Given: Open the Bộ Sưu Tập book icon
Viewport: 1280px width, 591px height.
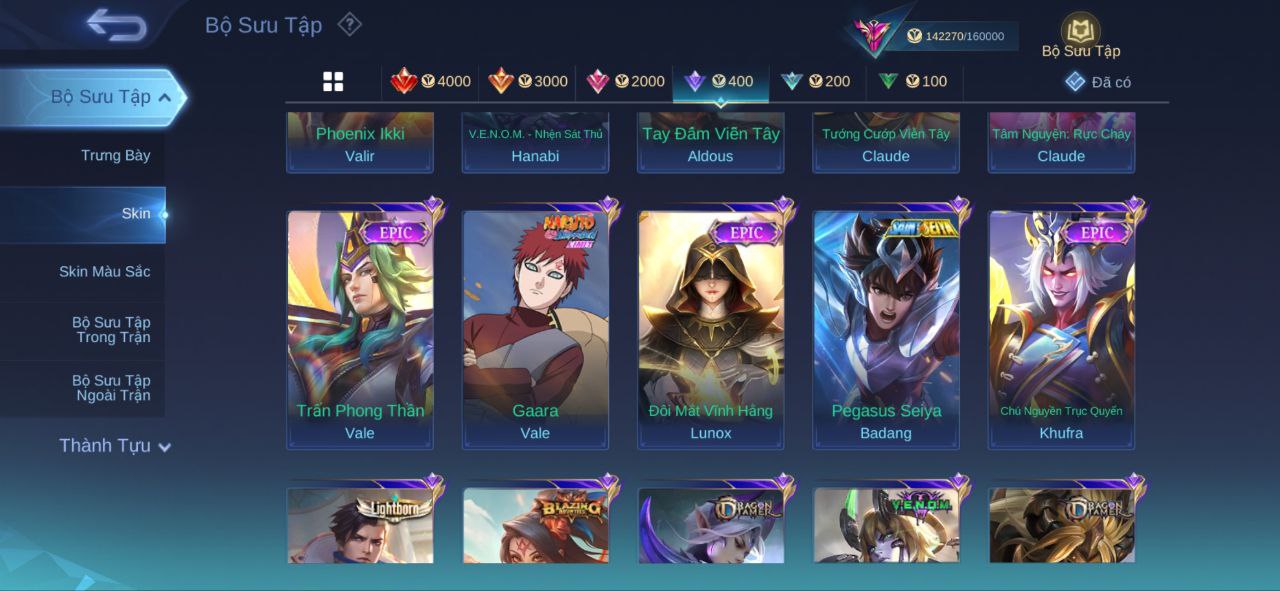Looking at the screenshot, I should tap(1080, 31).
